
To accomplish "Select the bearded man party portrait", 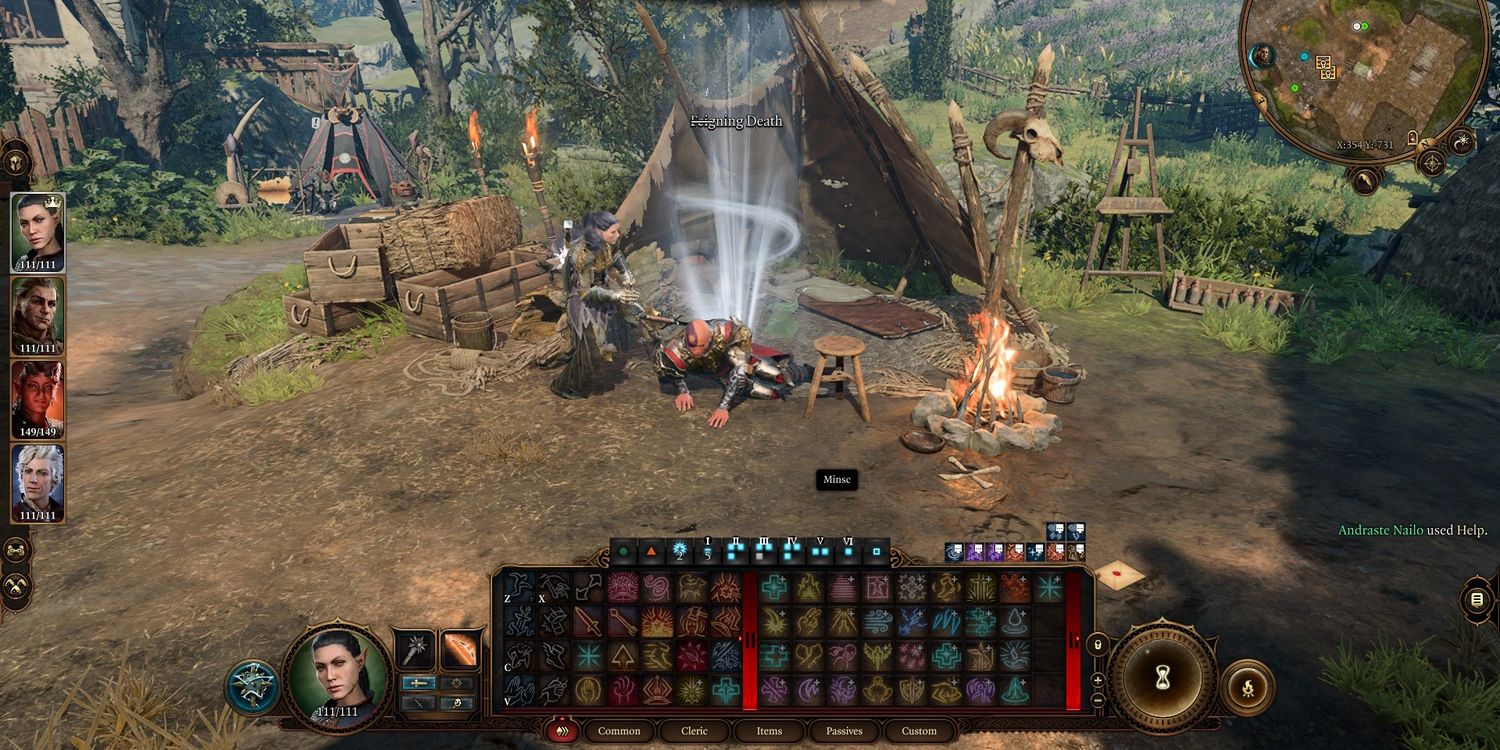I will 38,315.
